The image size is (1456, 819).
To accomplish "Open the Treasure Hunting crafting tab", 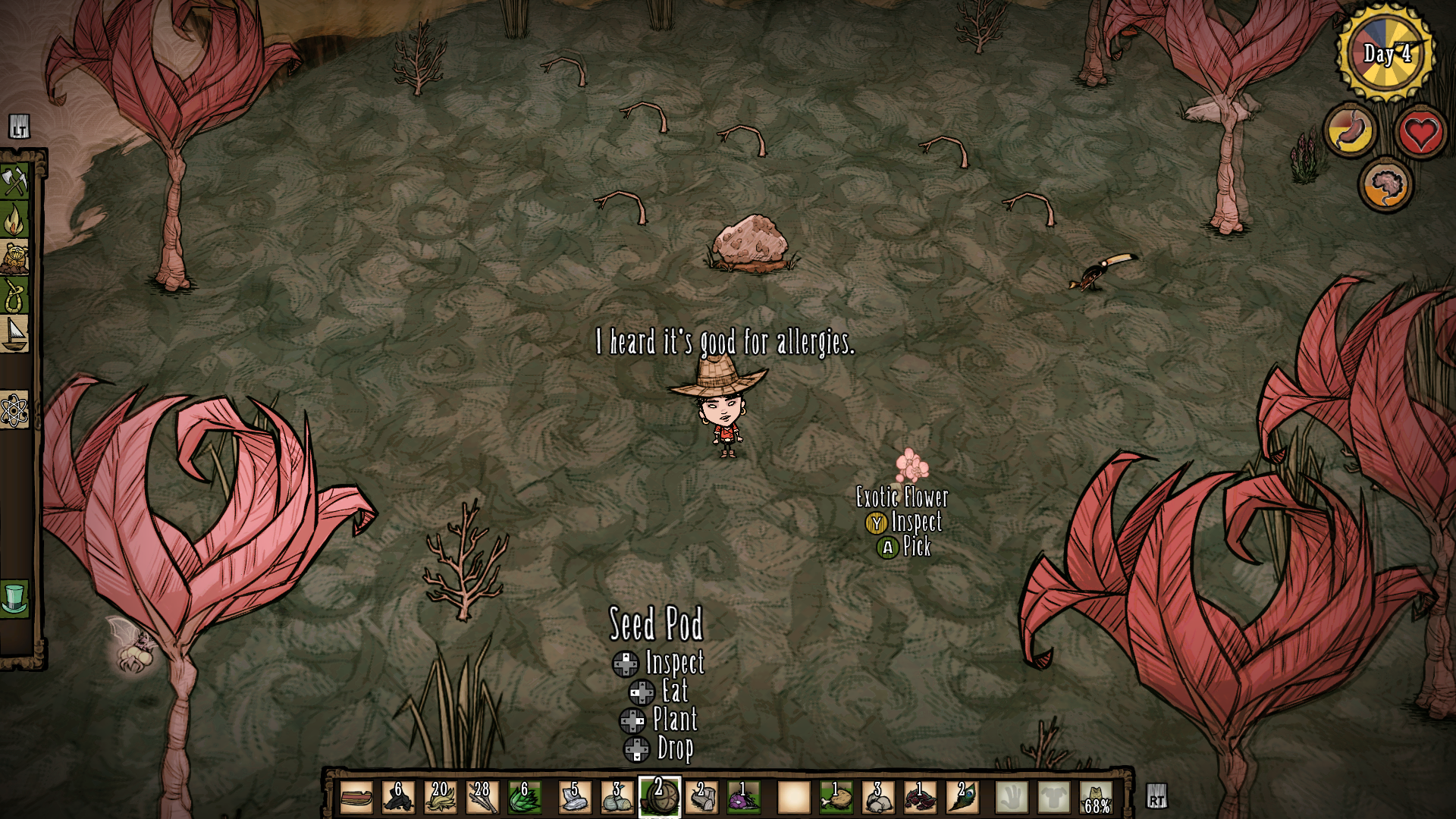I will coord(14,258).
